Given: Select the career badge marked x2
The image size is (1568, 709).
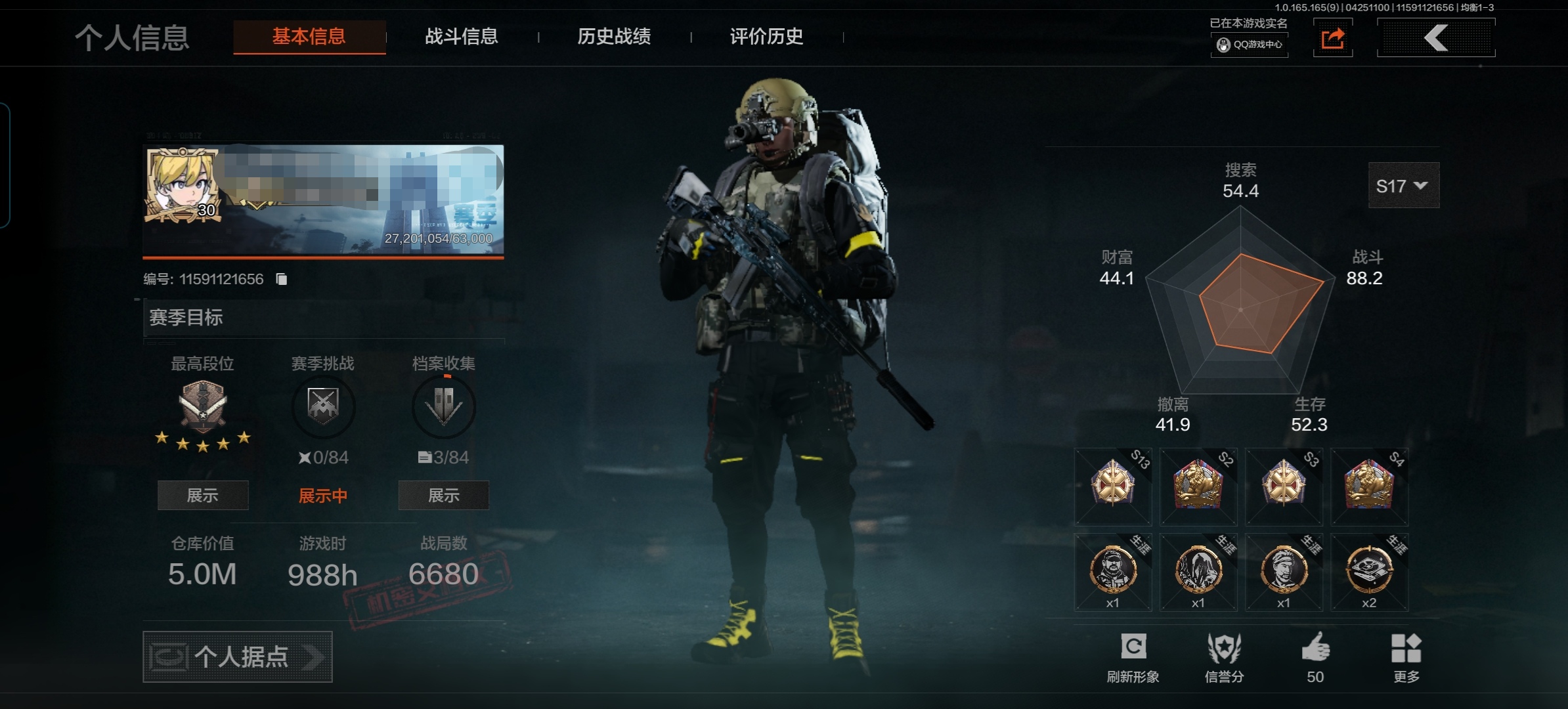Looking at the screenshot, I should click(1369, 572).
